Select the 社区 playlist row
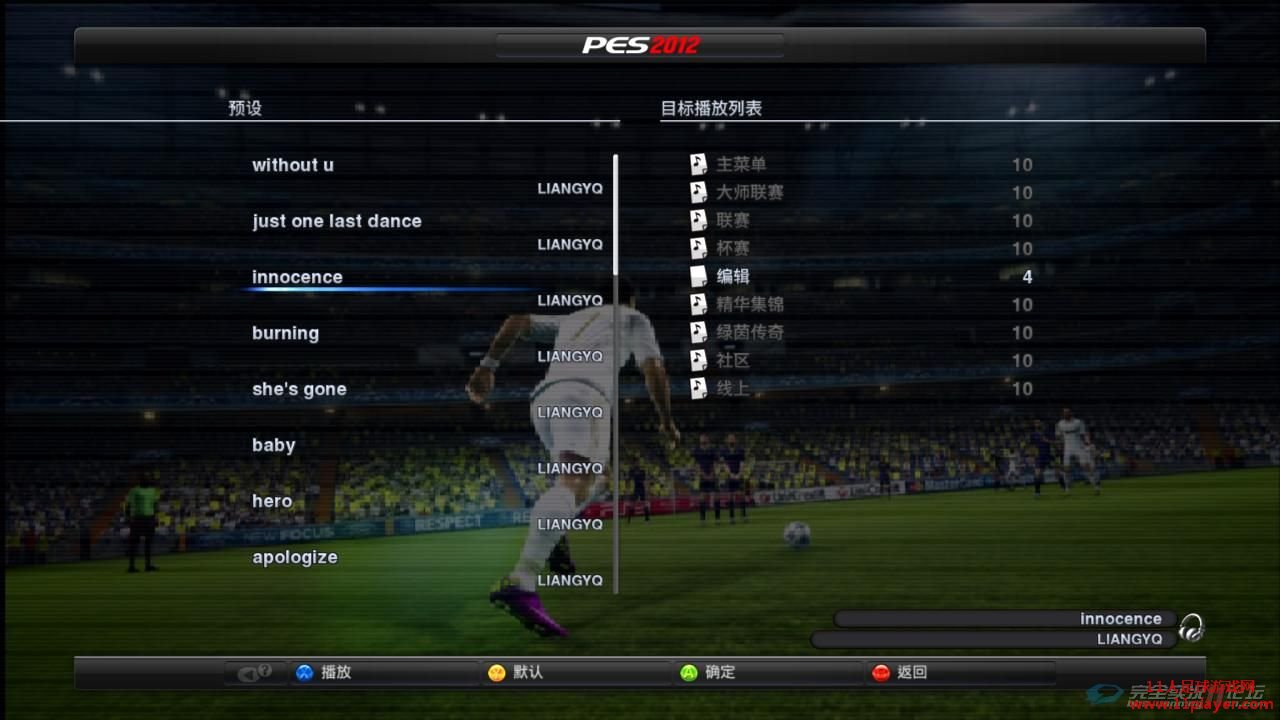 tap(733, 360)
